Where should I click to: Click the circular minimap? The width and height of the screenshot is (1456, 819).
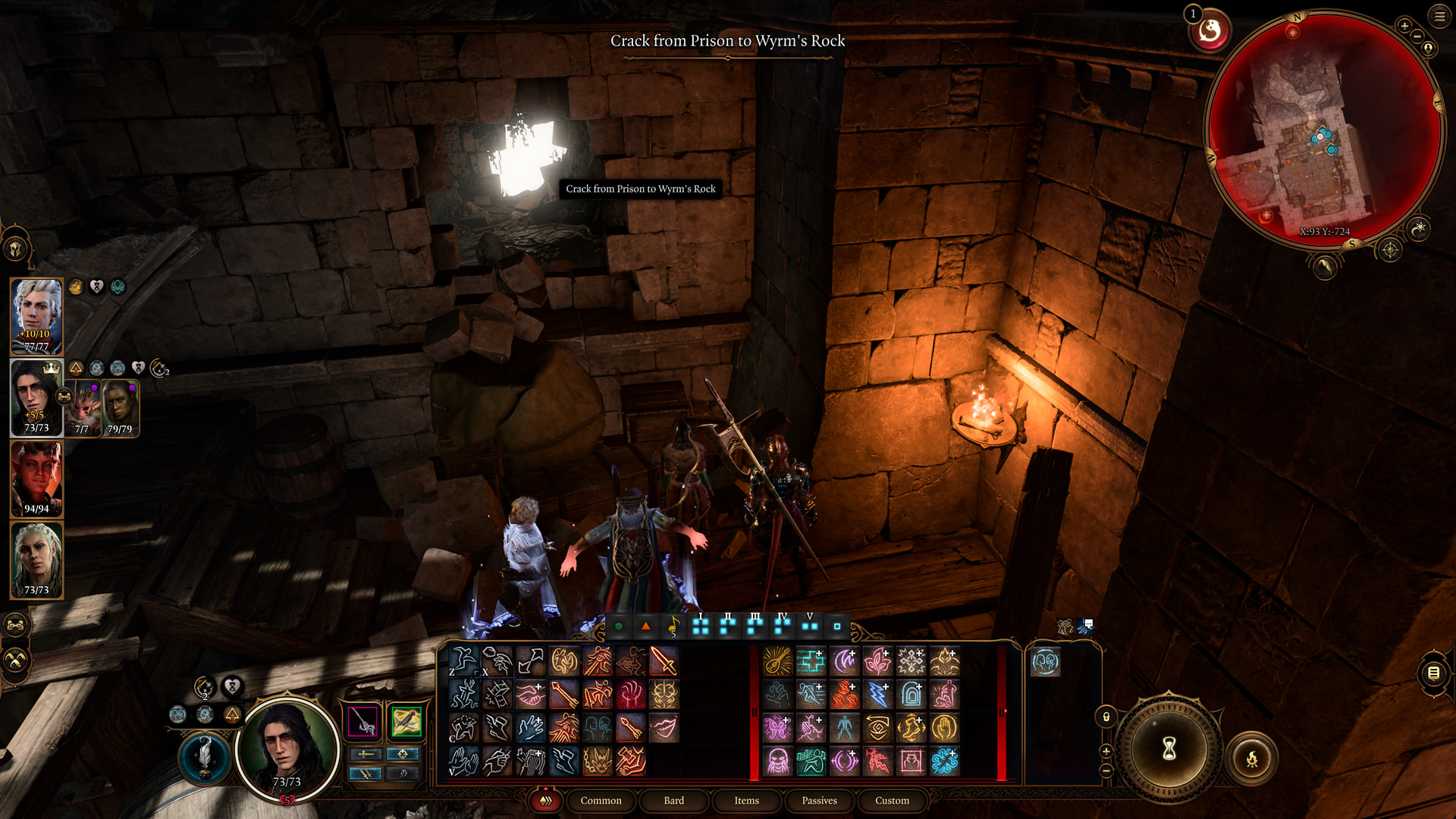coord(1323,129)
